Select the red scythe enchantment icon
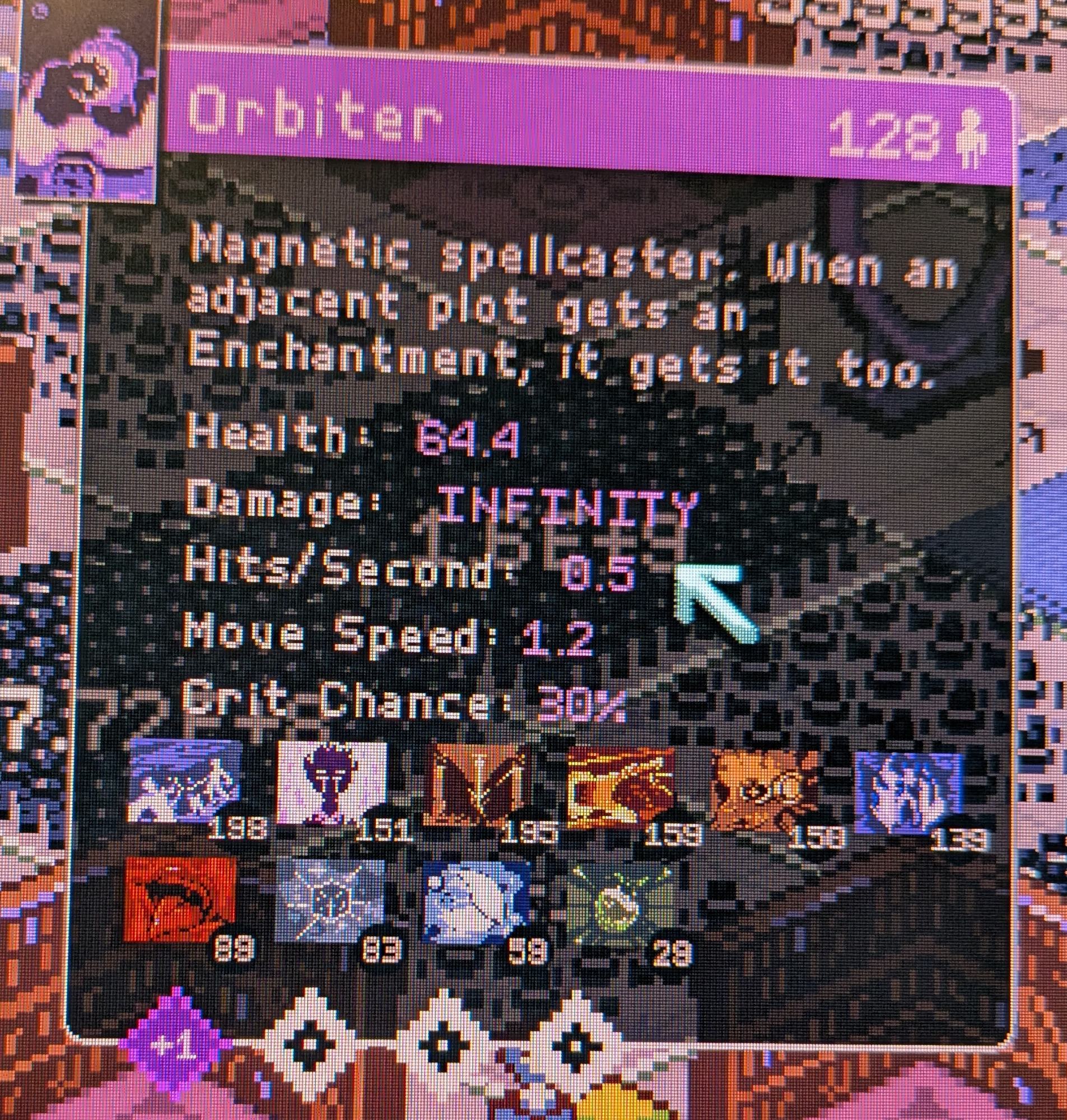 click(180, 897)
